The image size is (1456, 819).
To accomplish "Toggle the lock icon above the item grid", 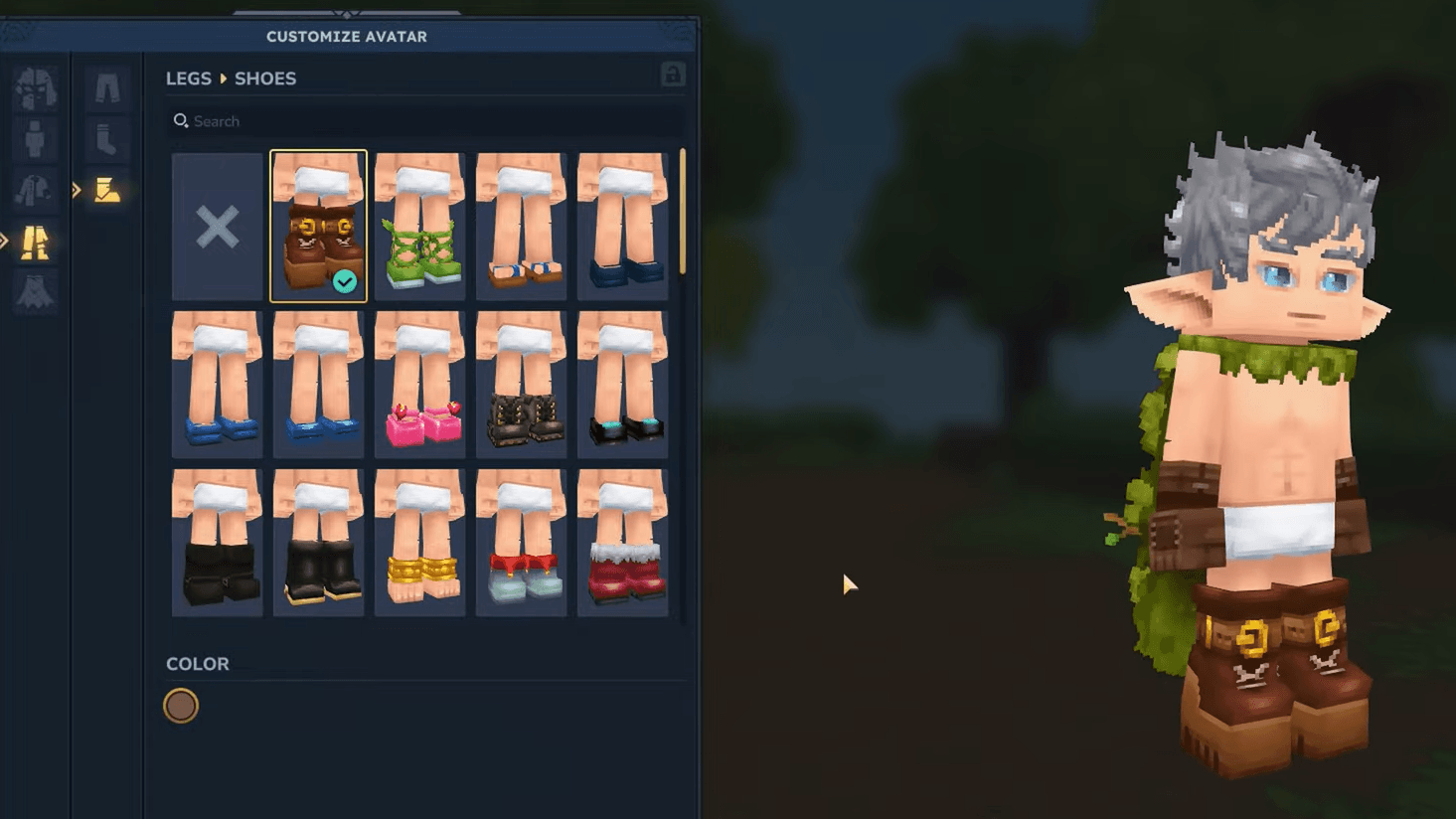I will pyautogui.click(x=673, y=75).
